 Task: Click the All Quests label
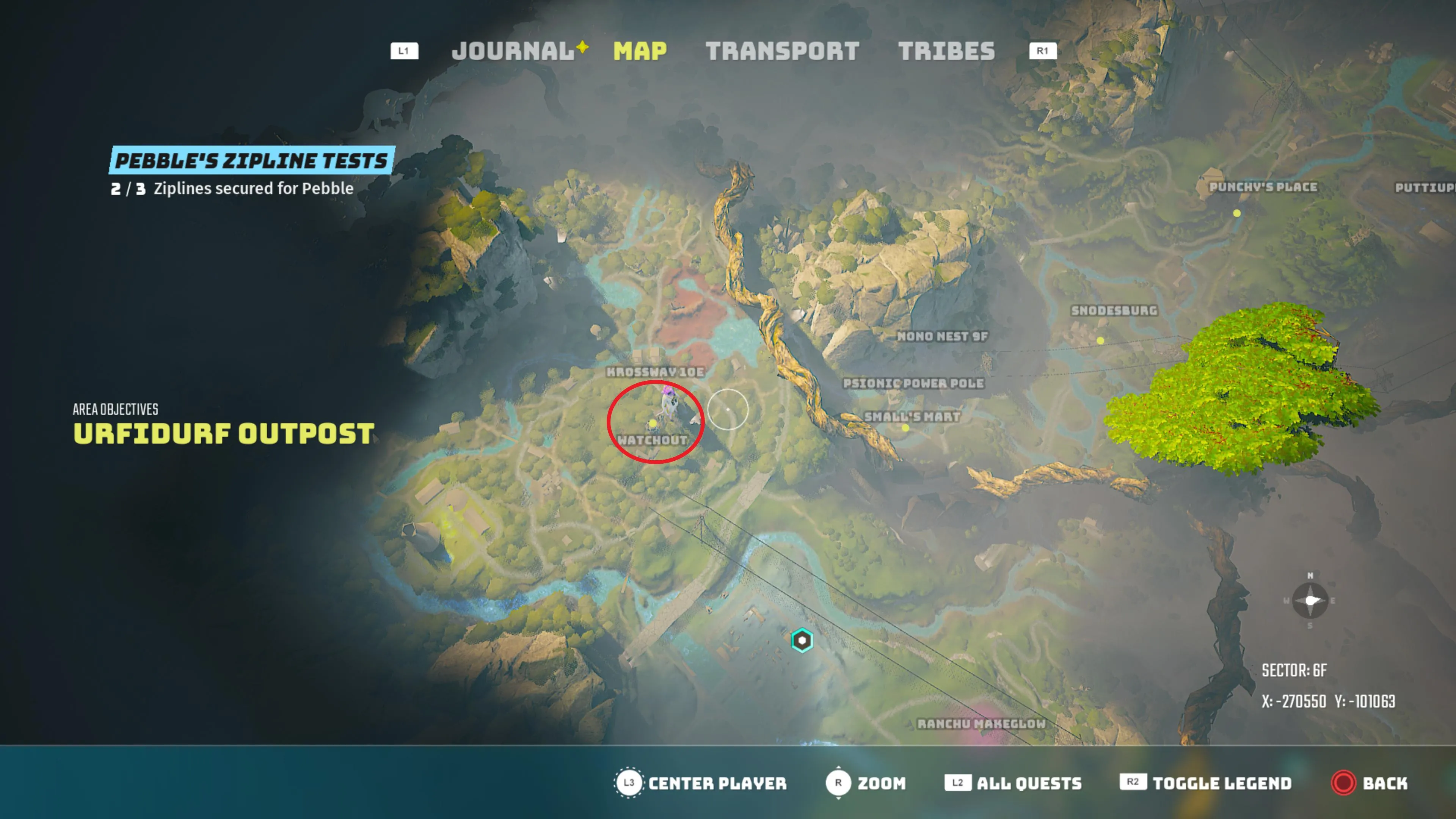(x=1029, y=783)
